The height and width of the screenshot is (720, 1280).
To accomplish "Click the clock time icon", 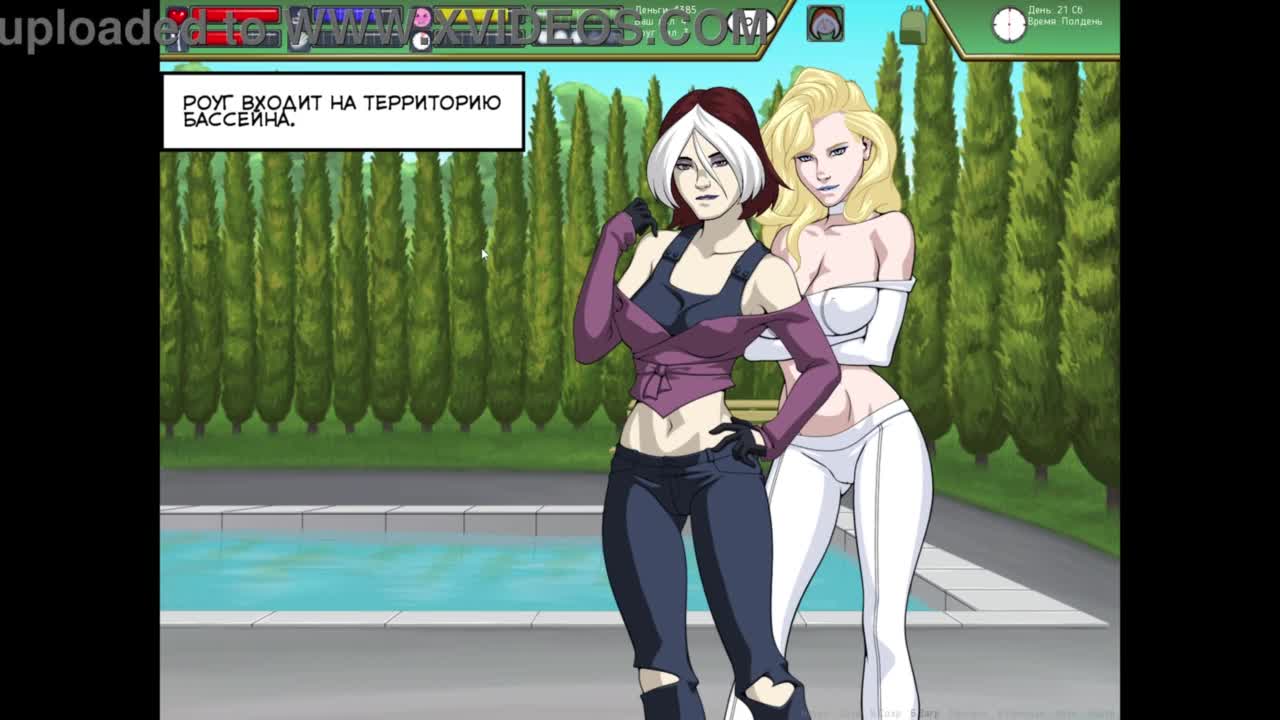I will pyautogui.click(x=1008, y=24).
